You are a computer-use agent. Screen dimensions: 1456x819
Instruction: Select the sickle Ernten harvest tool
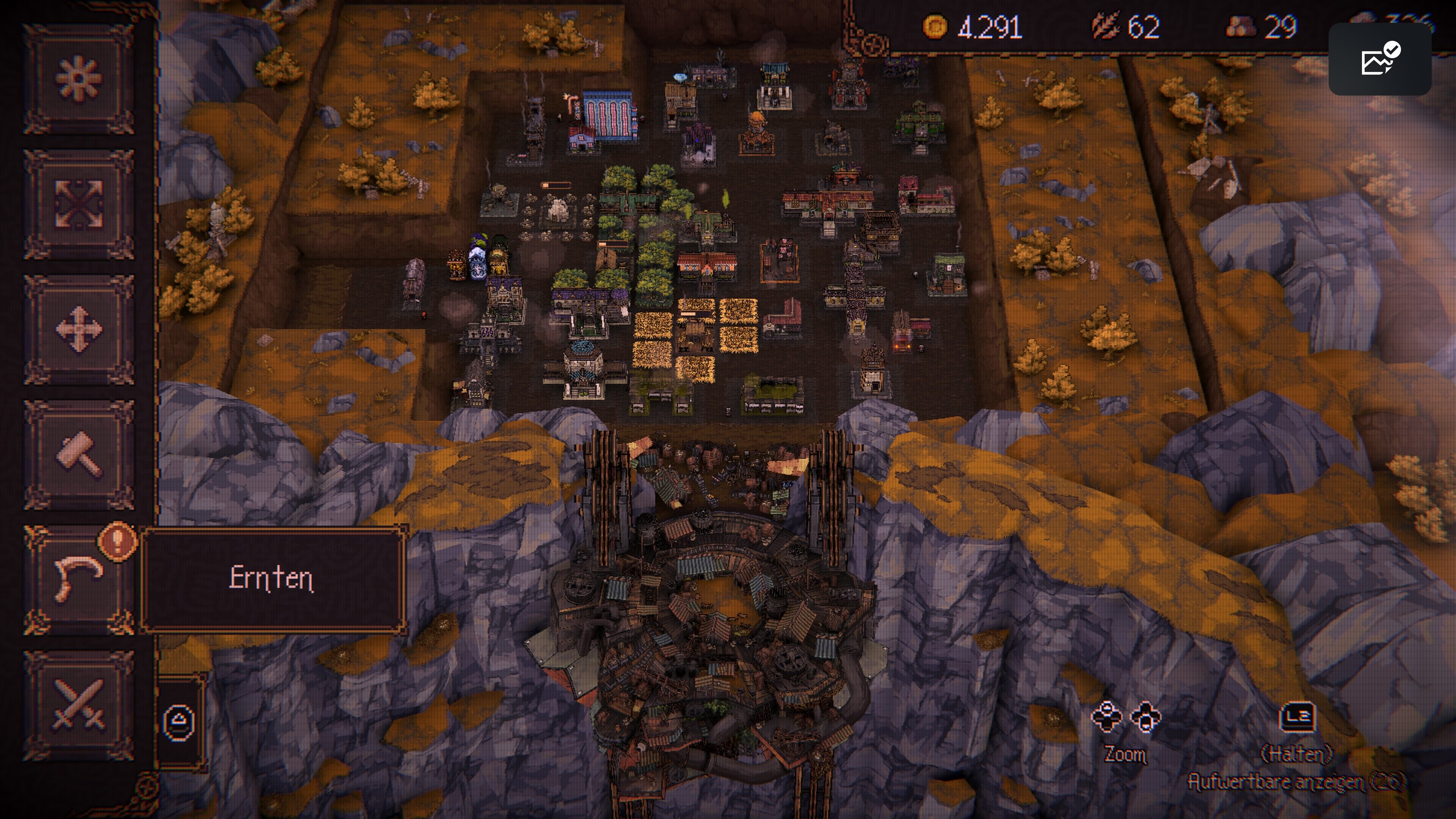click(78, 580)
